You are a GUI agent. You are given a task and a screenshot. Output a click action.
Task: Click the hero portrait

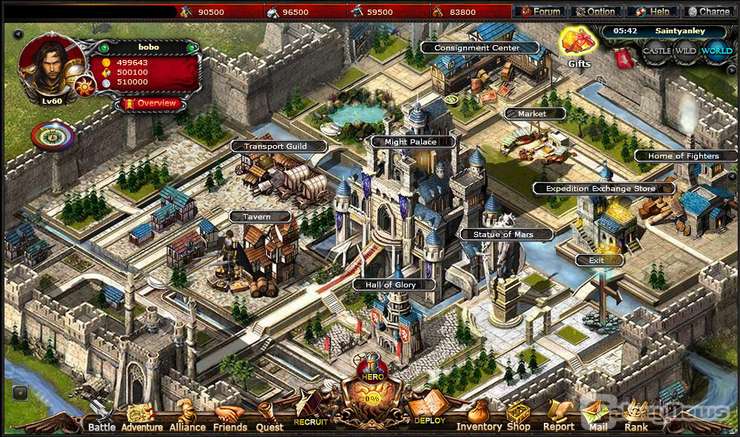pyautogui.click(x=50, y=65)
